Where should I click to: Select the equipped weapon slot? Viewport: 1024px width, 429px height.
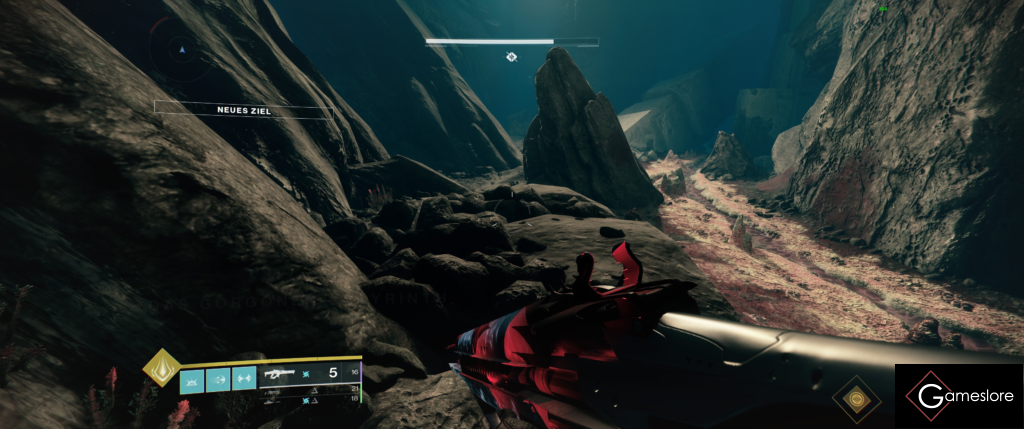coord(309,377)
